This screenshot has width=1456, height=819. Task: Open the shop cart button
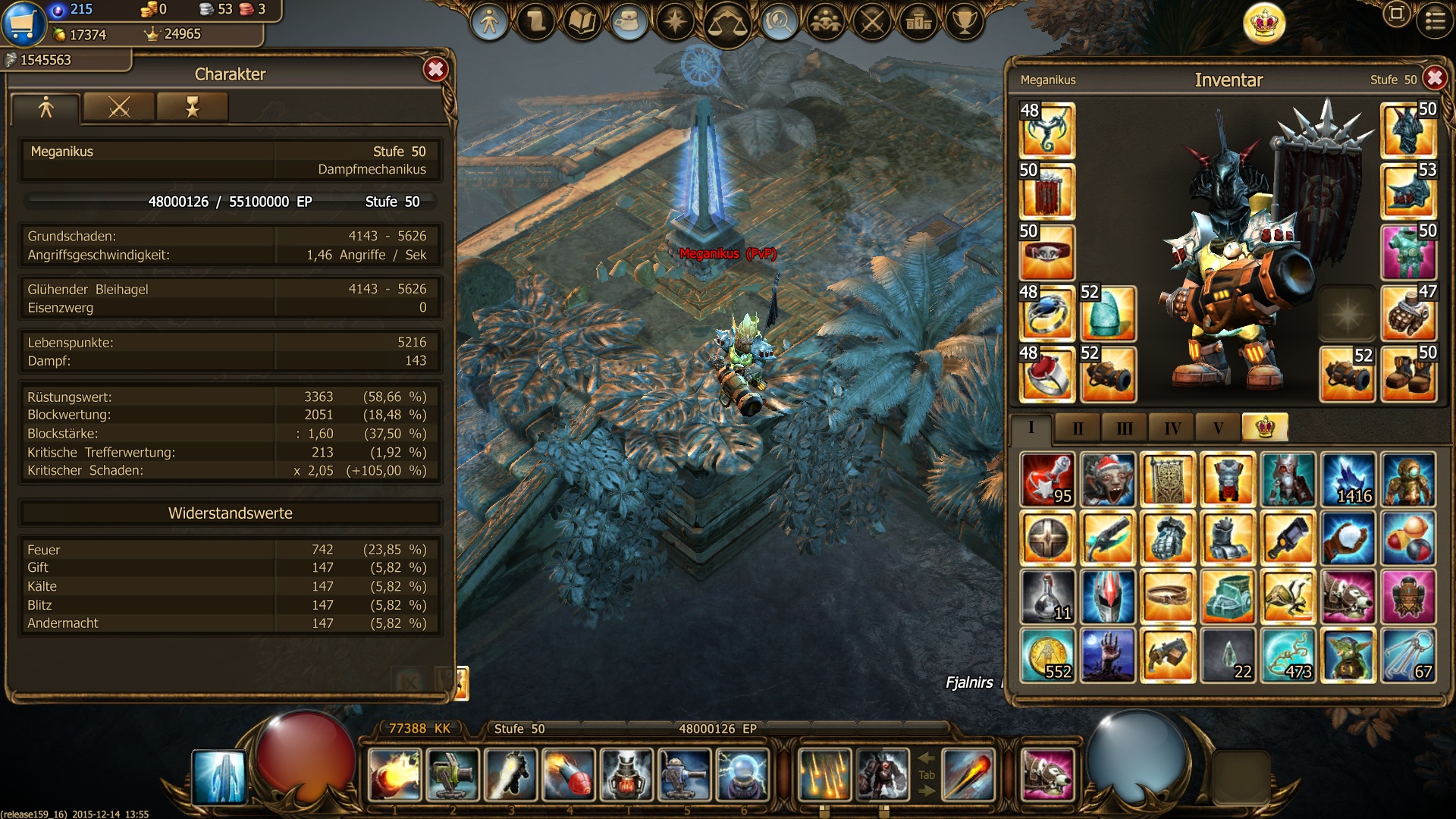click(x=23, y=23)
